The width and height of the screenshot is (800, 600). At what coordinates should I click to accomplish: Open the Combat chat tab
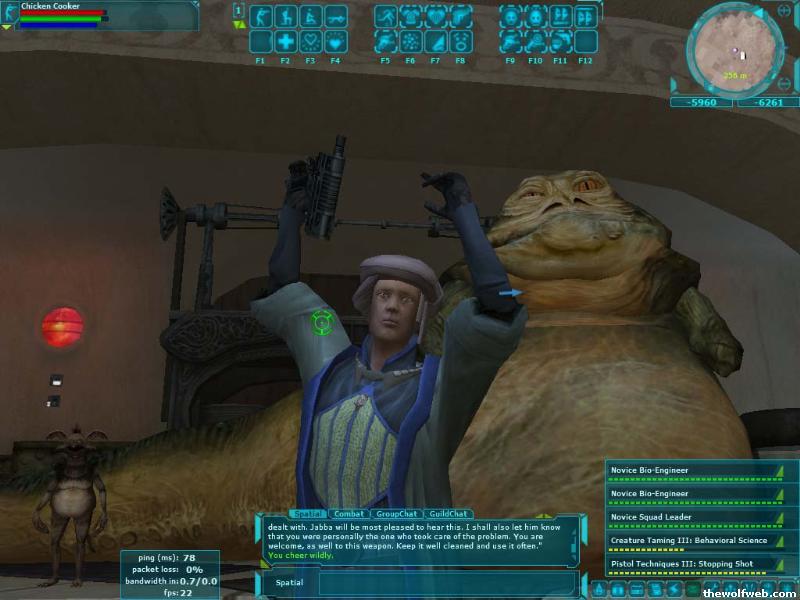[349, 513]
